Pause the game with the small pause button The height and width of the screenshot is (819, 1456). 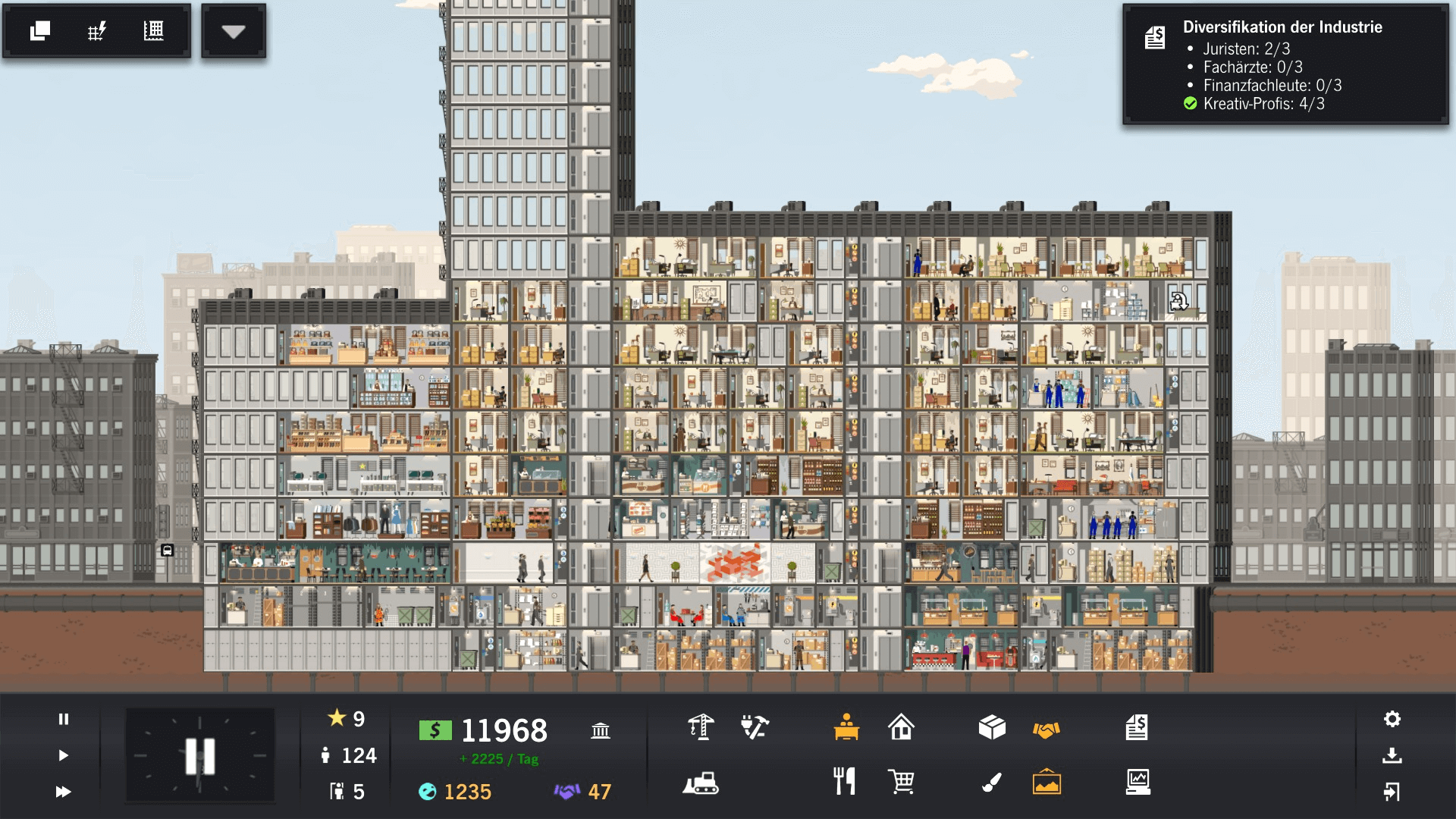(x=64, y=719)
